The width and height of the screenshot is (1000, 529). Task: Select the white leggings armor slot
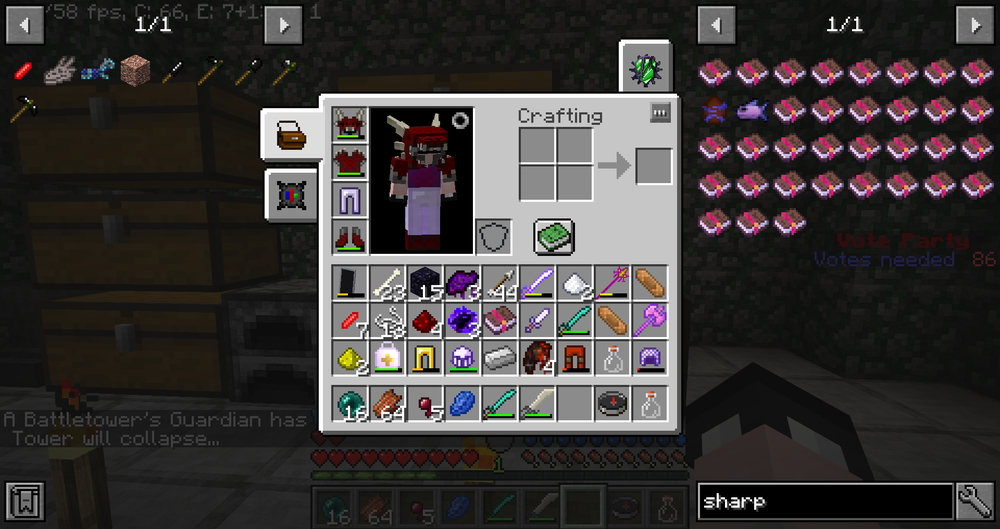tap(350, 199)
